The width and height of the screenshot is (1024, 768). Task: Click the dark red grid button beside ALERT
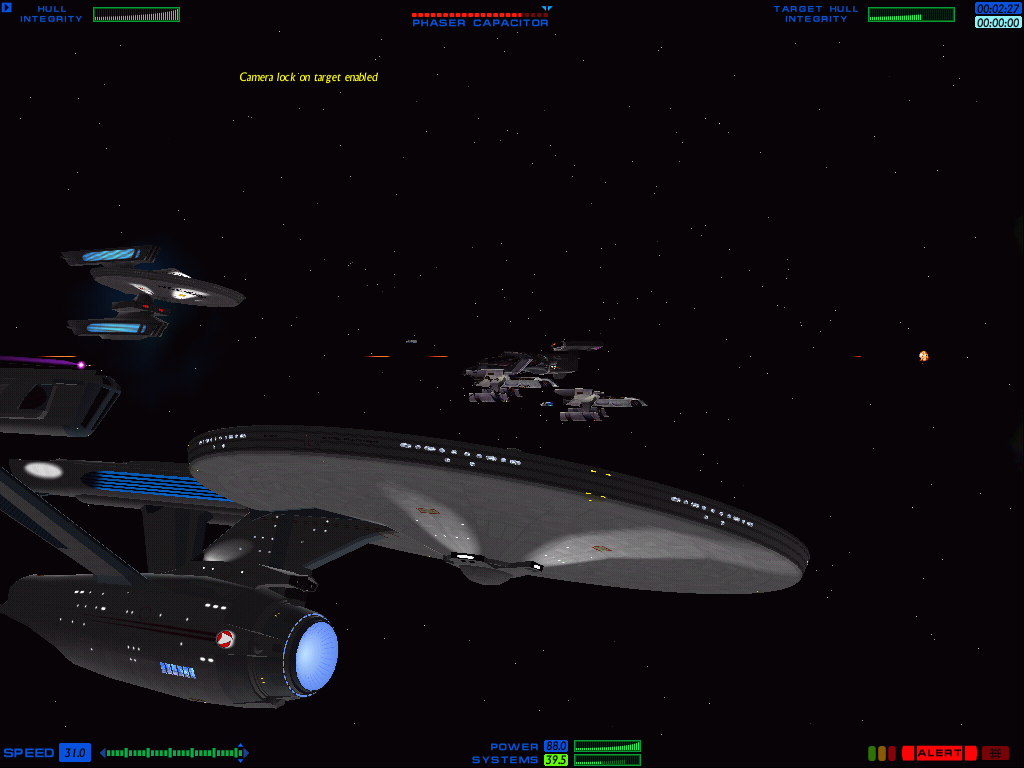coord(995,753)
